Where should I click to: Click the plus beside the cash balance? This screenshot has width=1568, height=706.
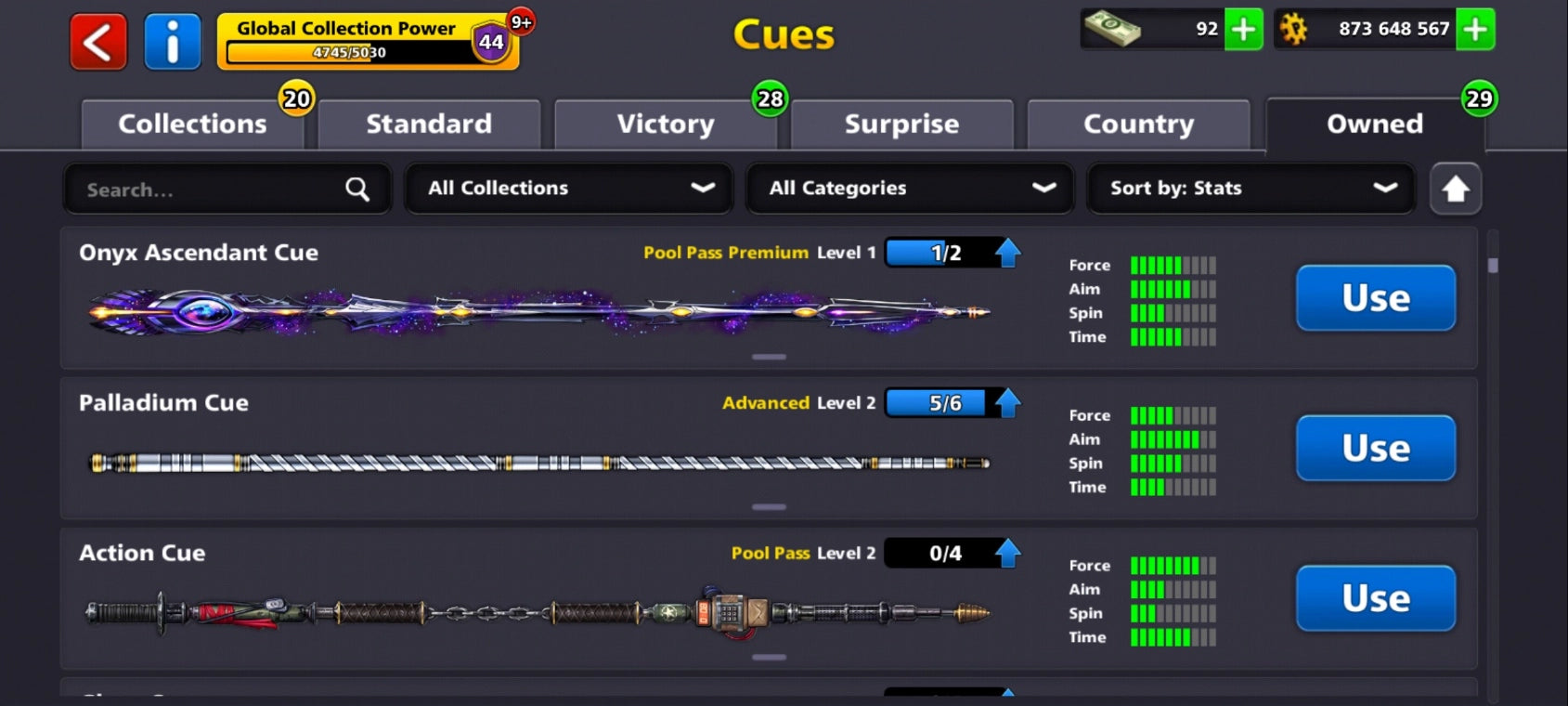tap(1244, 29)
